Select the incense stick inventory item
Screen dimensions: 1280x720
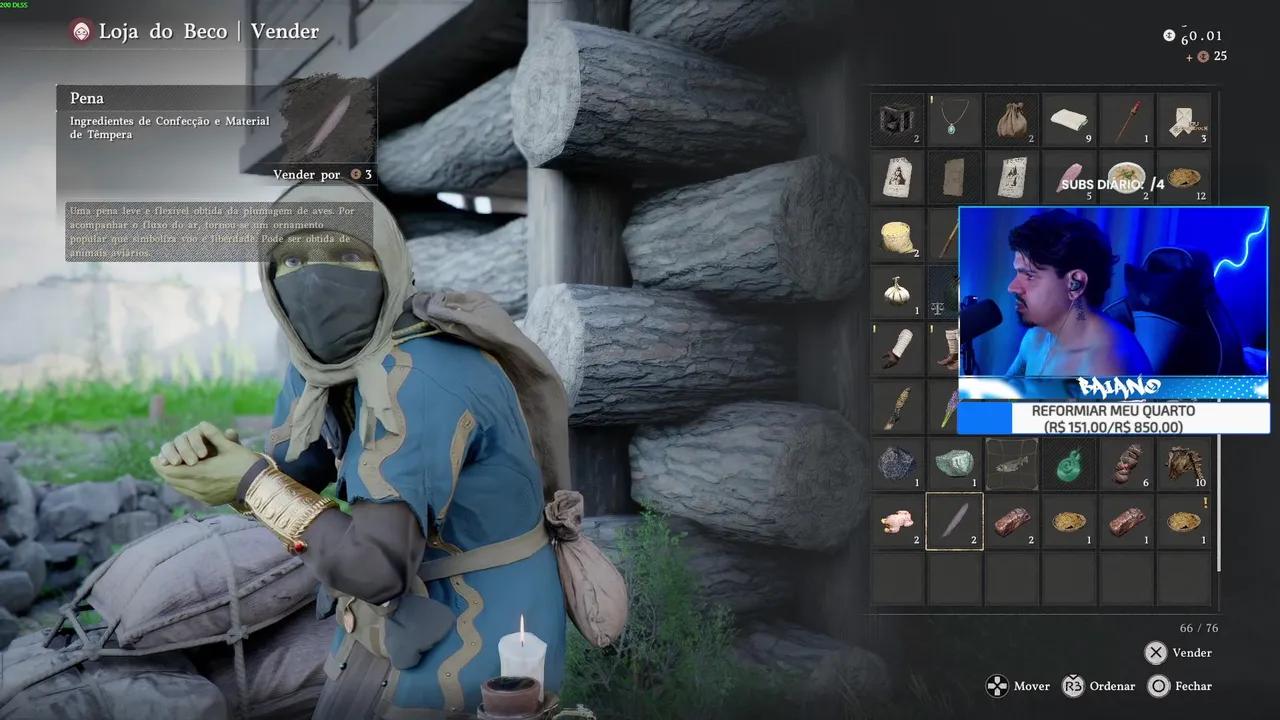click(x=1126, y=120)
